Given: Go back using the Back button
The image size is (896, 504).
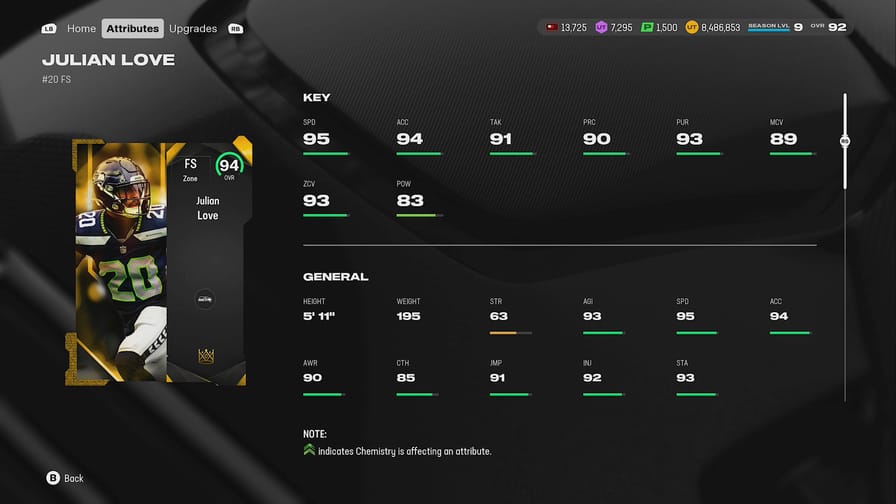Looking at the screenshot, I should click(65, 478).
